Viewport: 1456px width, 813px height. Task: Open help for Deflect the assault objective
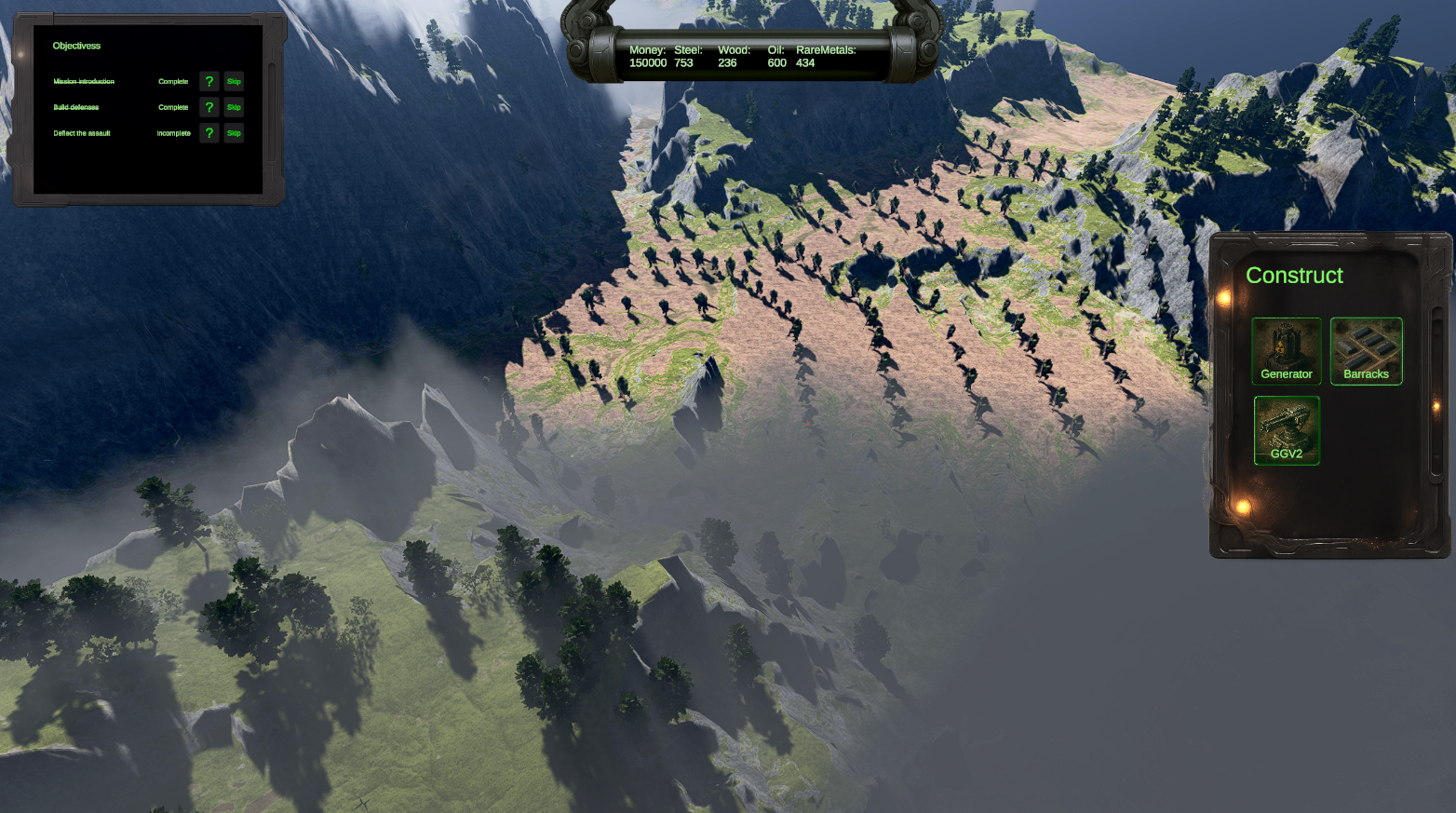pos(209,133)
